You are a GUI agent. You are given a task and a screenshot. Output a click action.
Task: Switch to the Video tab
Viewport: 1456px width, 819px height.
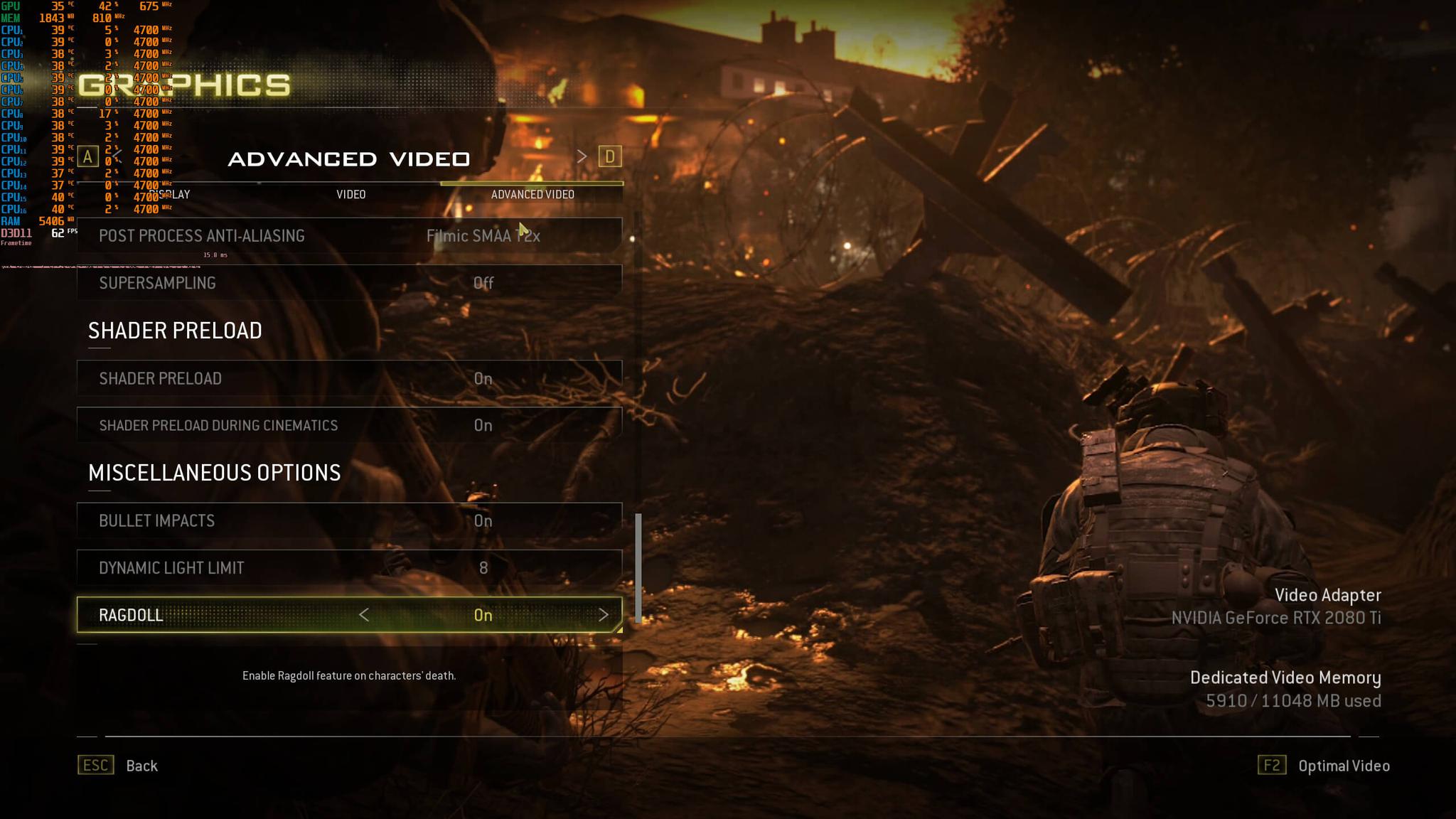350,194
